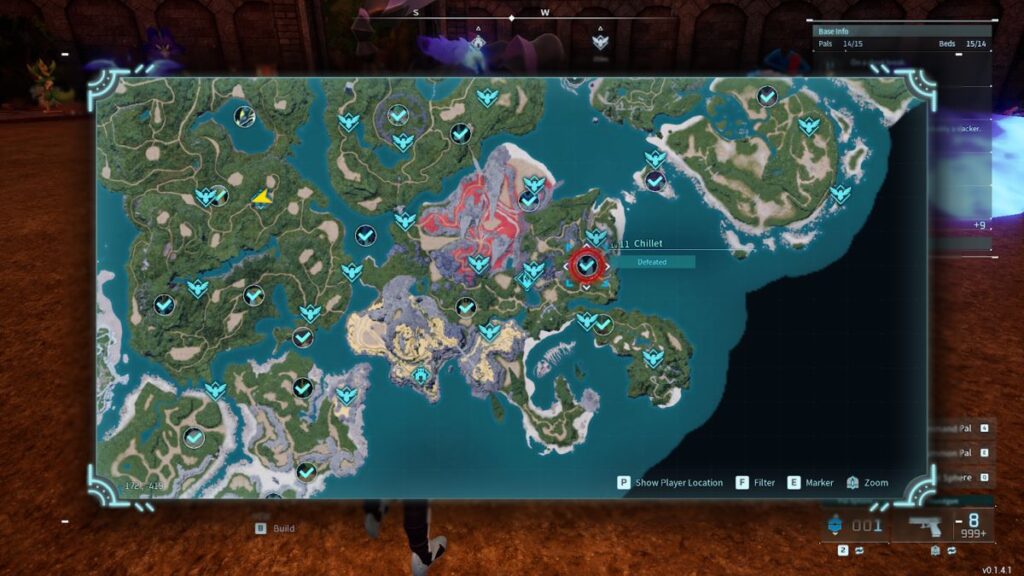This screenshot has width=1024, height=576.
Task: Select the defeated boss marker on the small islet
Action: 655,181
